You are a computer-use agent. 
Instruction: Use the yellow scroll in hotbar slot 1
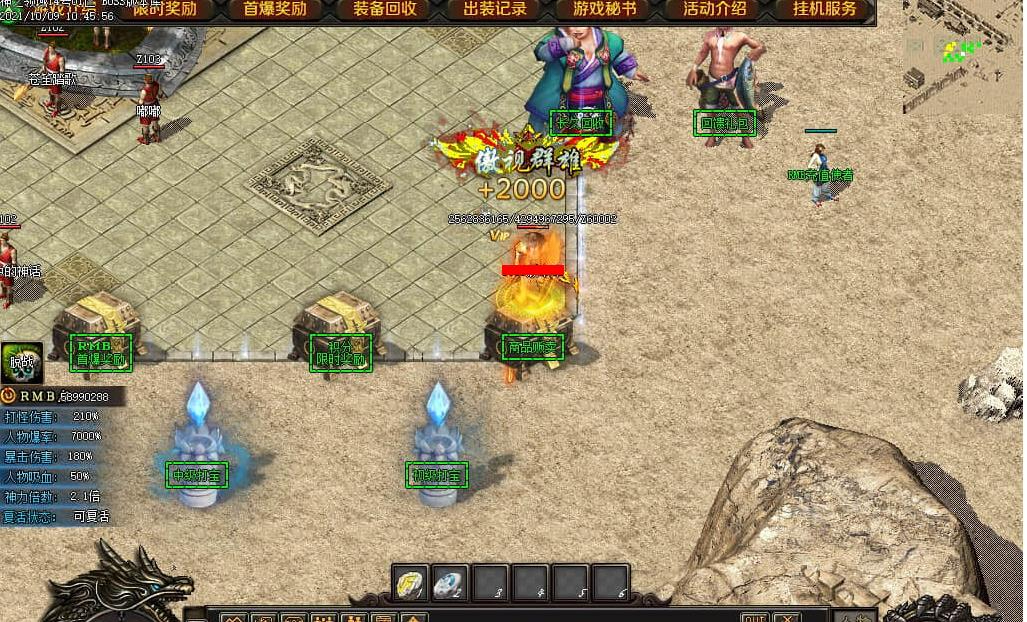pyautogui.click(x=410, y=584)
